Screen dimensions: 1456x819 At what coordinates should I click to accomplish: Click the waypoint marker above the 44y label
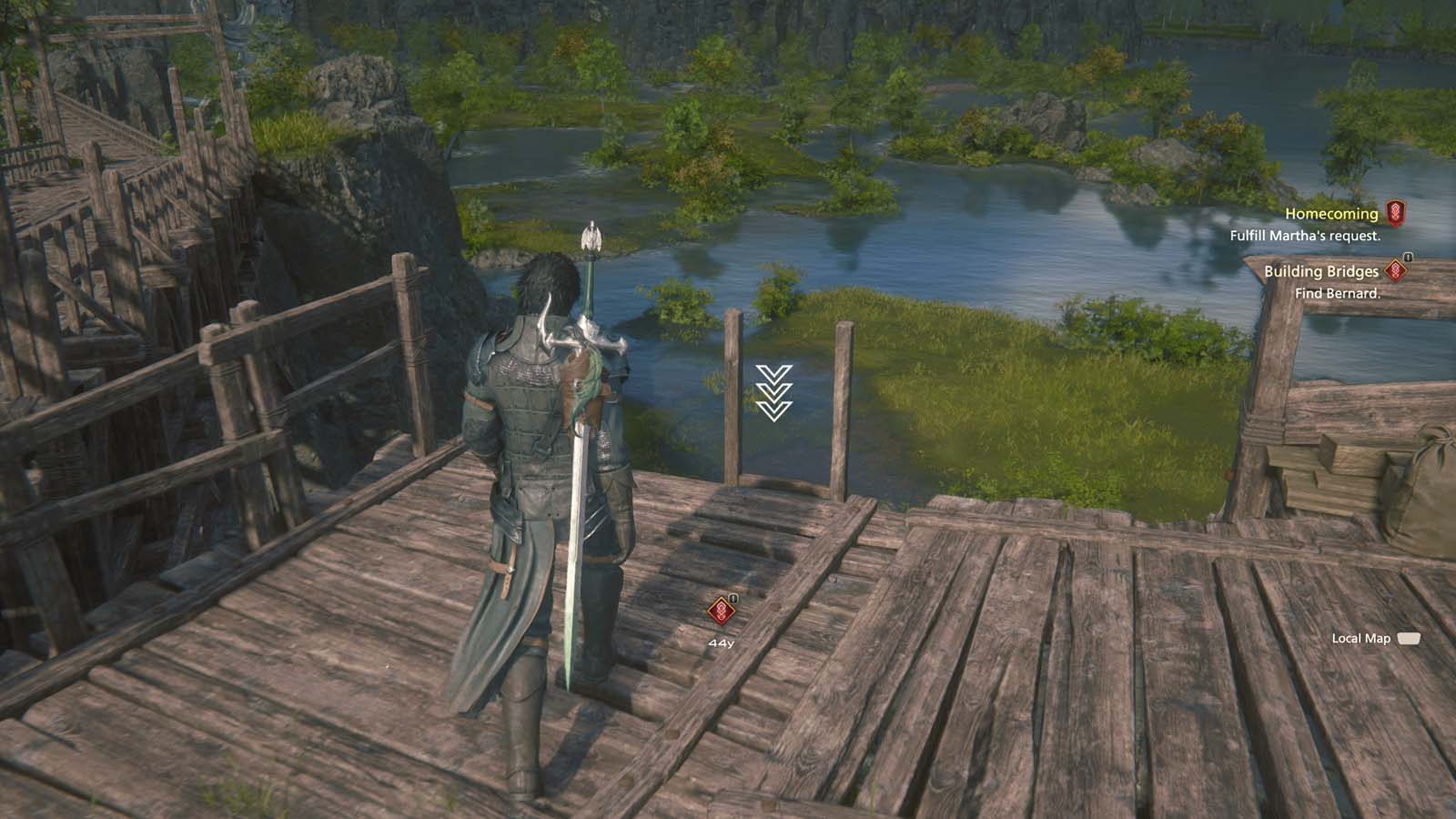click(720, 611)
